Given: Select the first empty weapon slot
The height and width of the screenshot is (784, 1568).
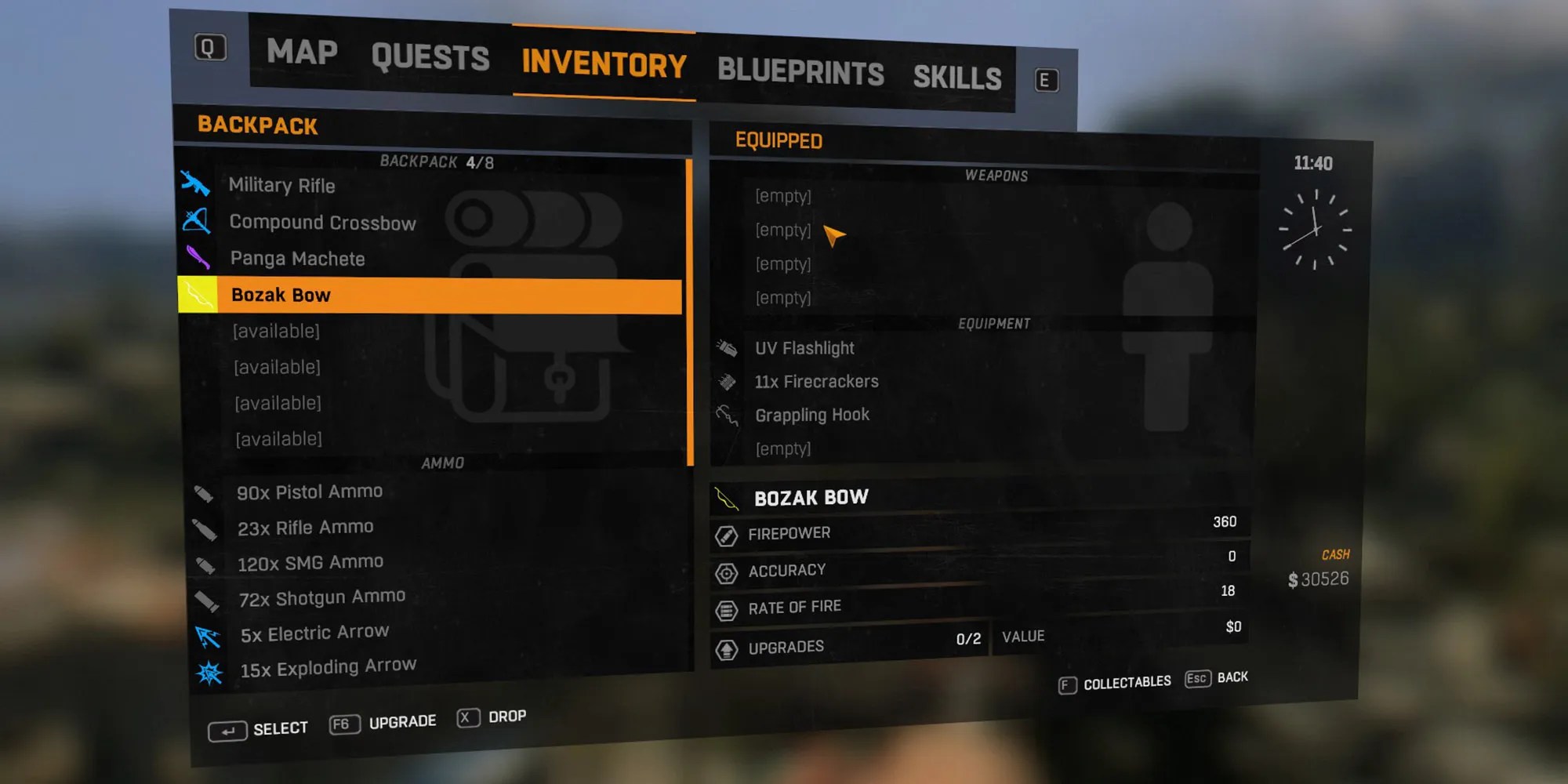Looking at the screenshot, I should (783, 196).
